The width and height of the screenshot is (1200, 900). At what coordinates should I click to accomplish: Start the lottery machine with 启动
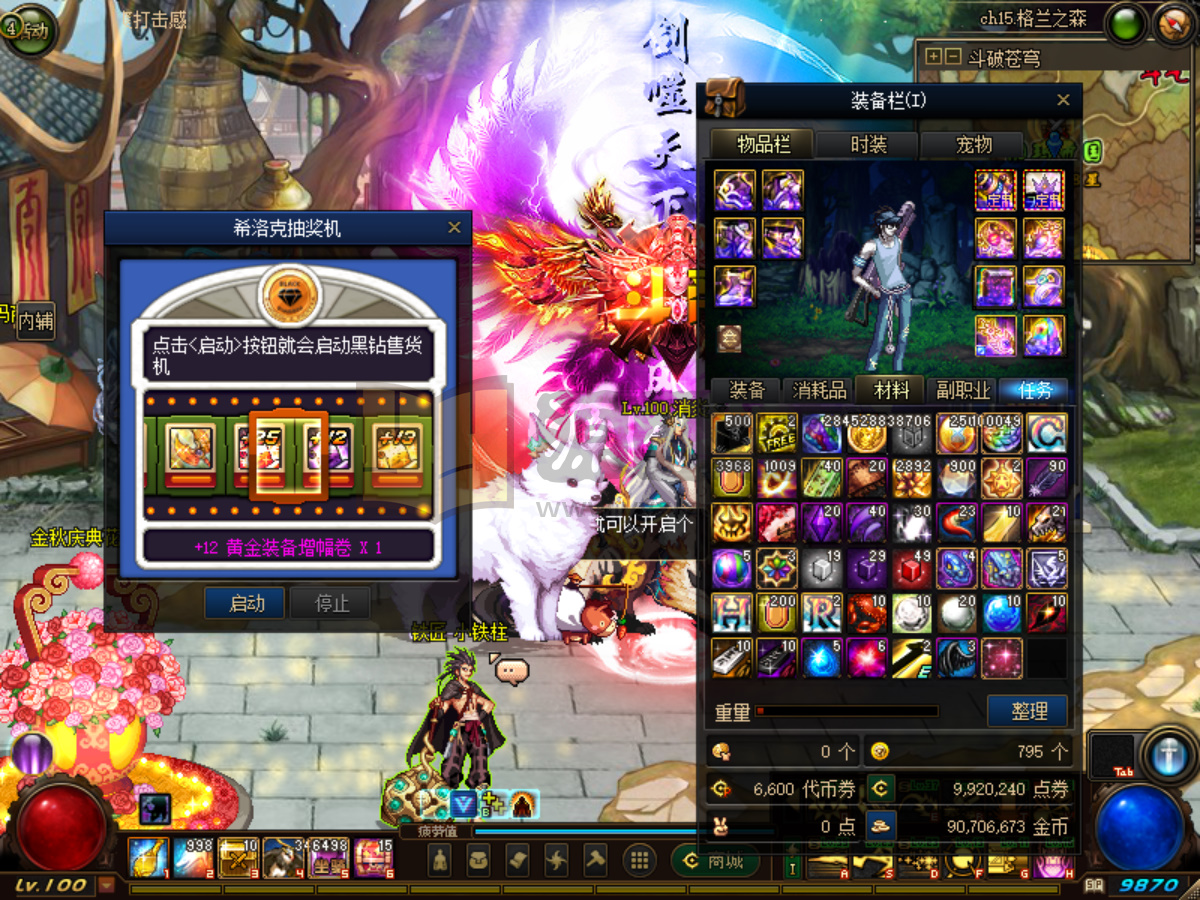pyautogui.click(x=246, y=603)
